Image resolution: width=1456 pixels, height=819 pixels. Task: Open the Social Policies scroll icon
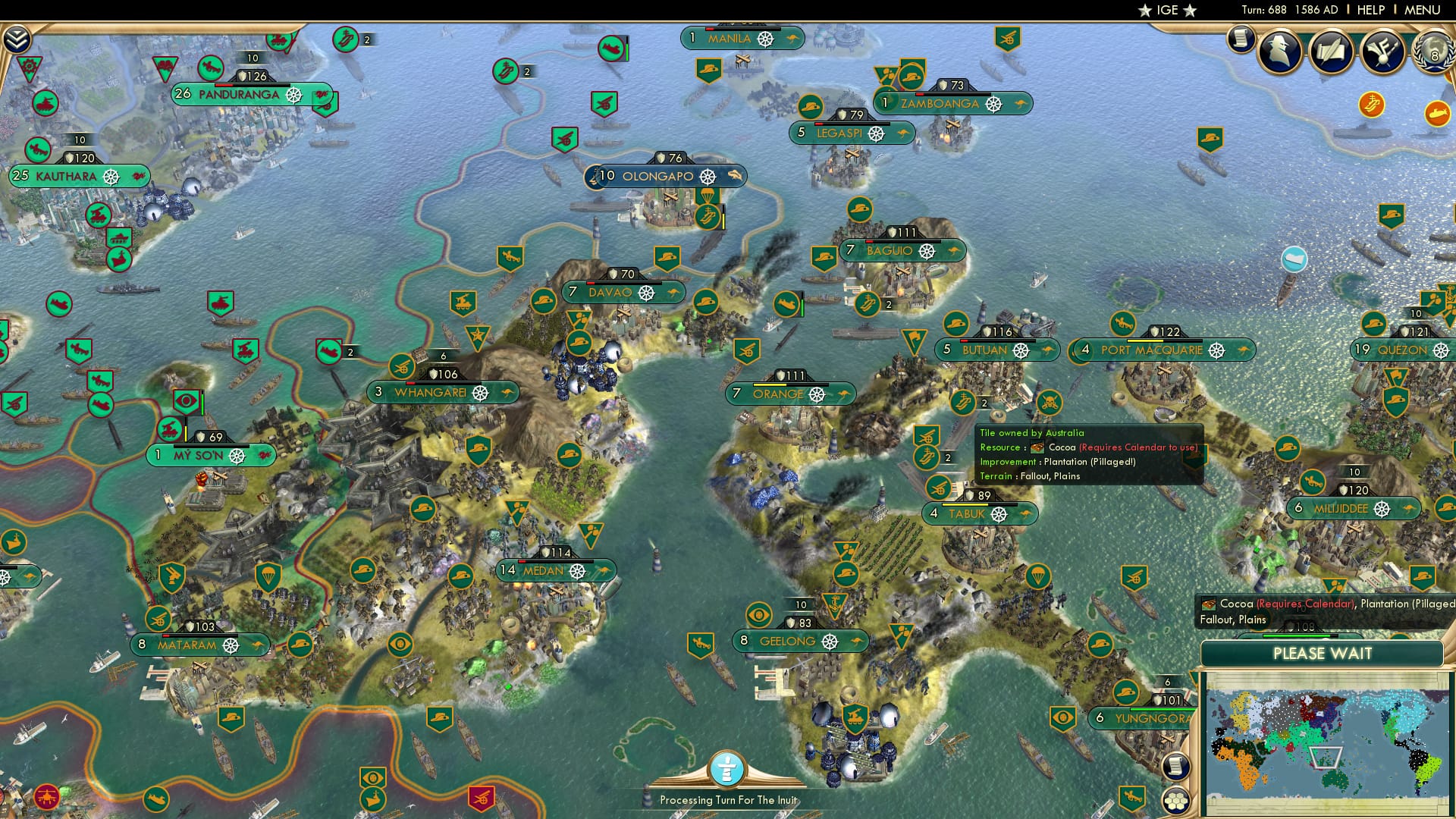pyautogui.click(x=1241, y=39)
